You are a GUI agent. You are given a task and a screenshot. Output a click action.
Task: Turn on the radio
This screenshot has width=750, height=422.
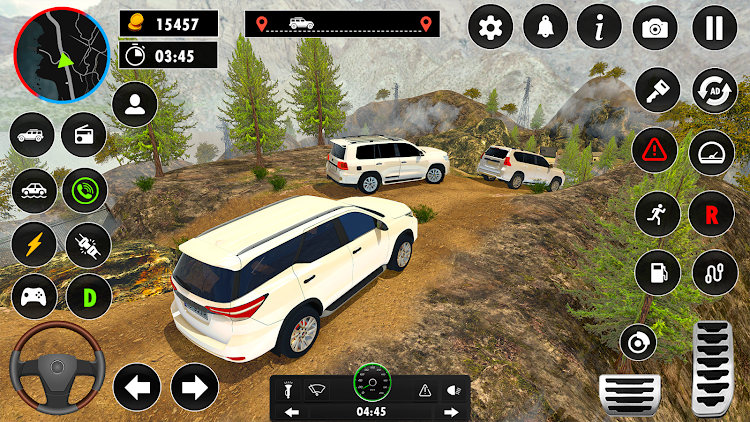(83, 136)
